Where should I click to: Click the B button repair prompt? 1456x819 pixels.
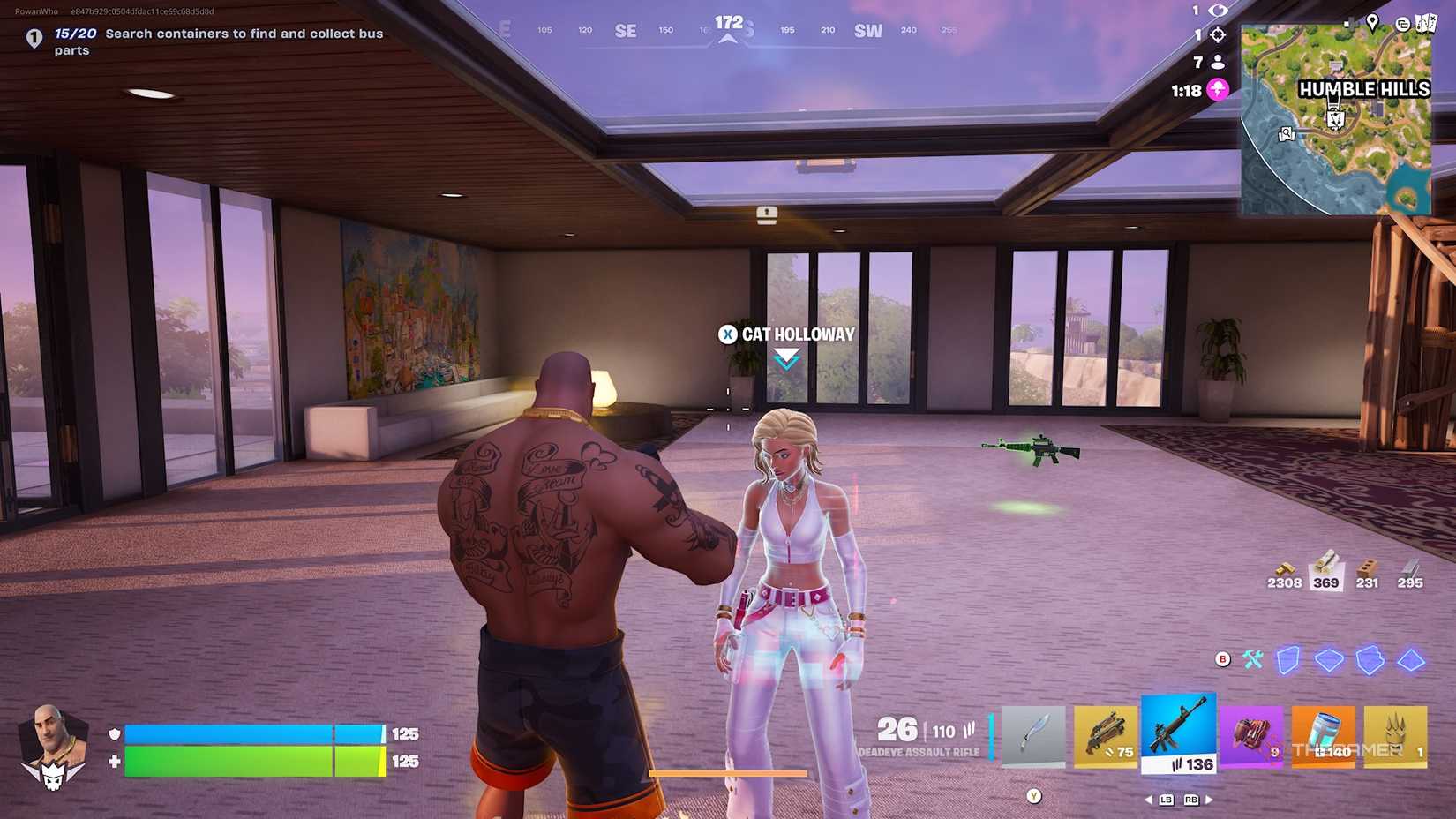[1222, 658]
